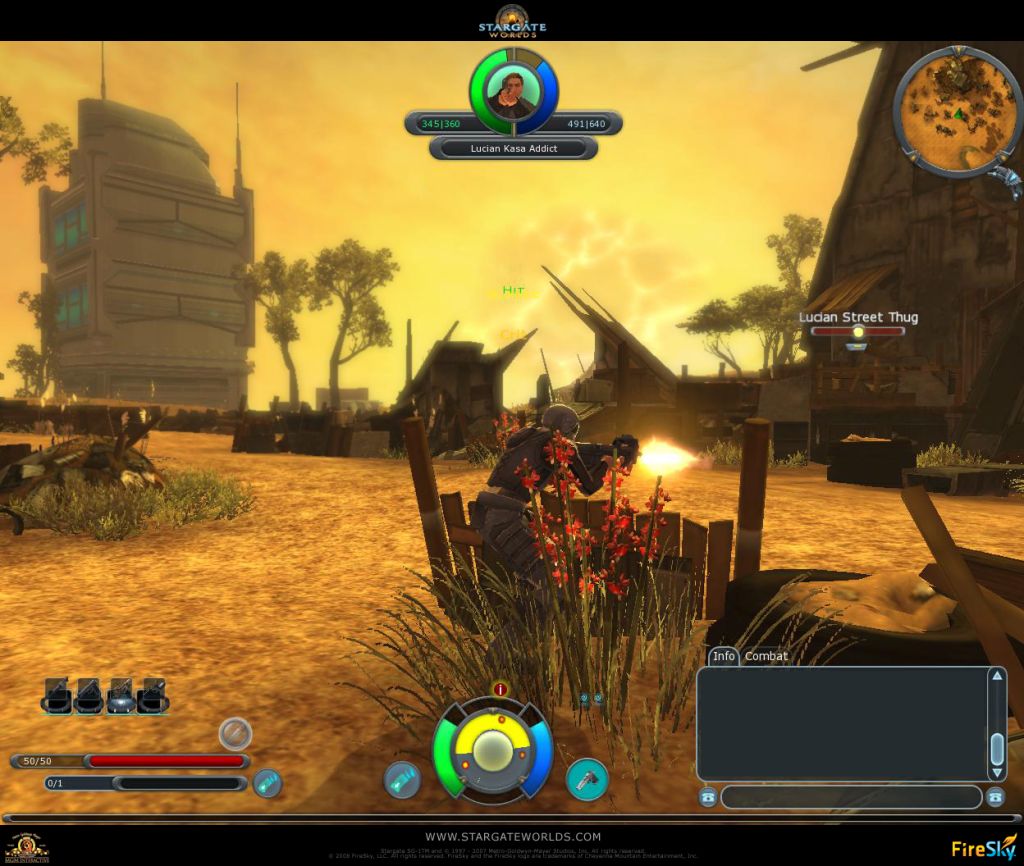The image size is (1024, 866).
Task: Click the cyan icon beside the 0/1 bar
Action: pos(267,783)
